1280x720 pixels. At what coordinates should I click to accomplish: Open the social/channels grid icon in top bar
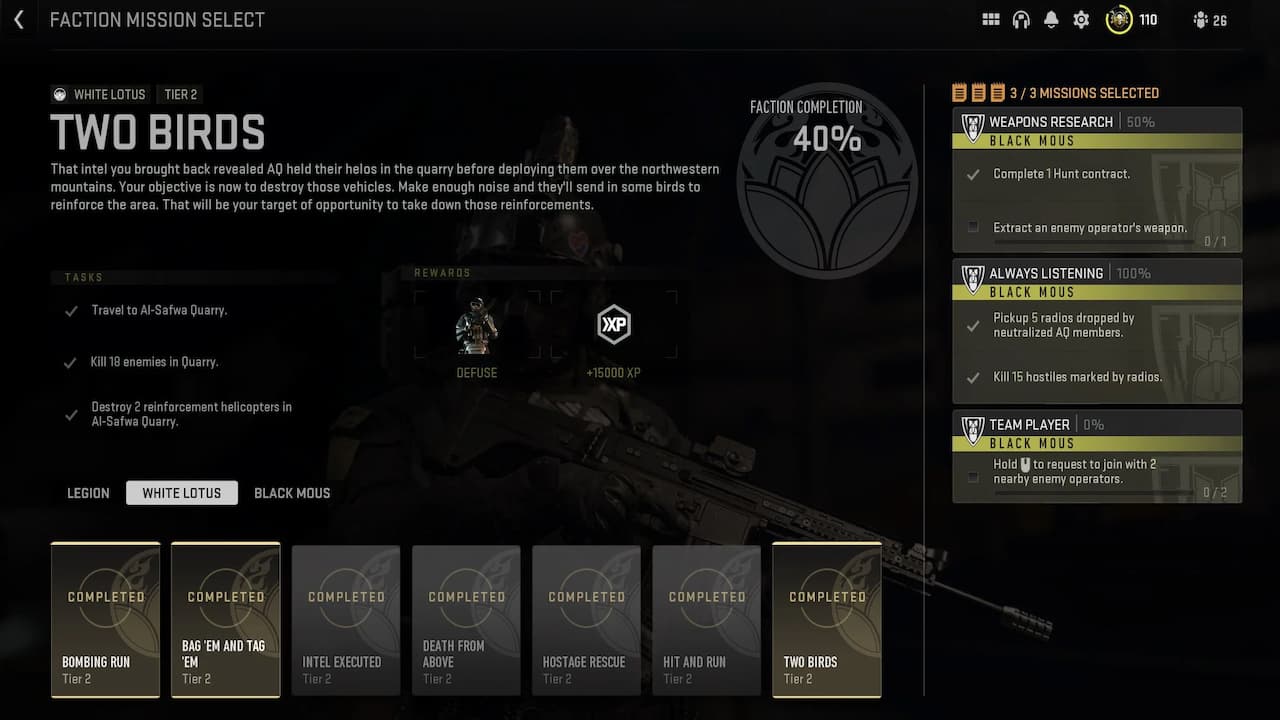990,19
